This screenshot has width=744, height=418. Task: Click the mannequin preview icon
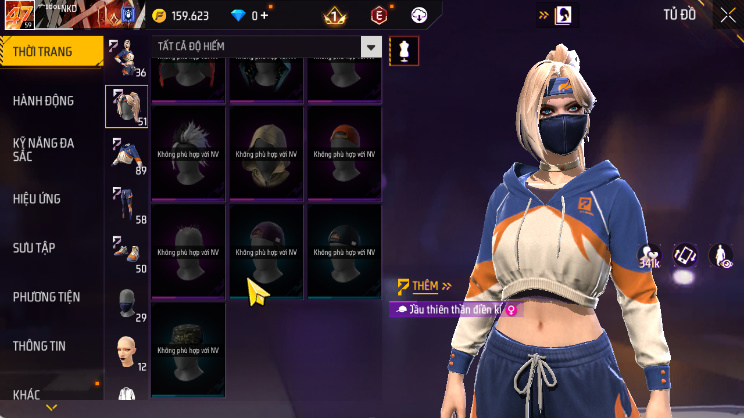(404, 49)
